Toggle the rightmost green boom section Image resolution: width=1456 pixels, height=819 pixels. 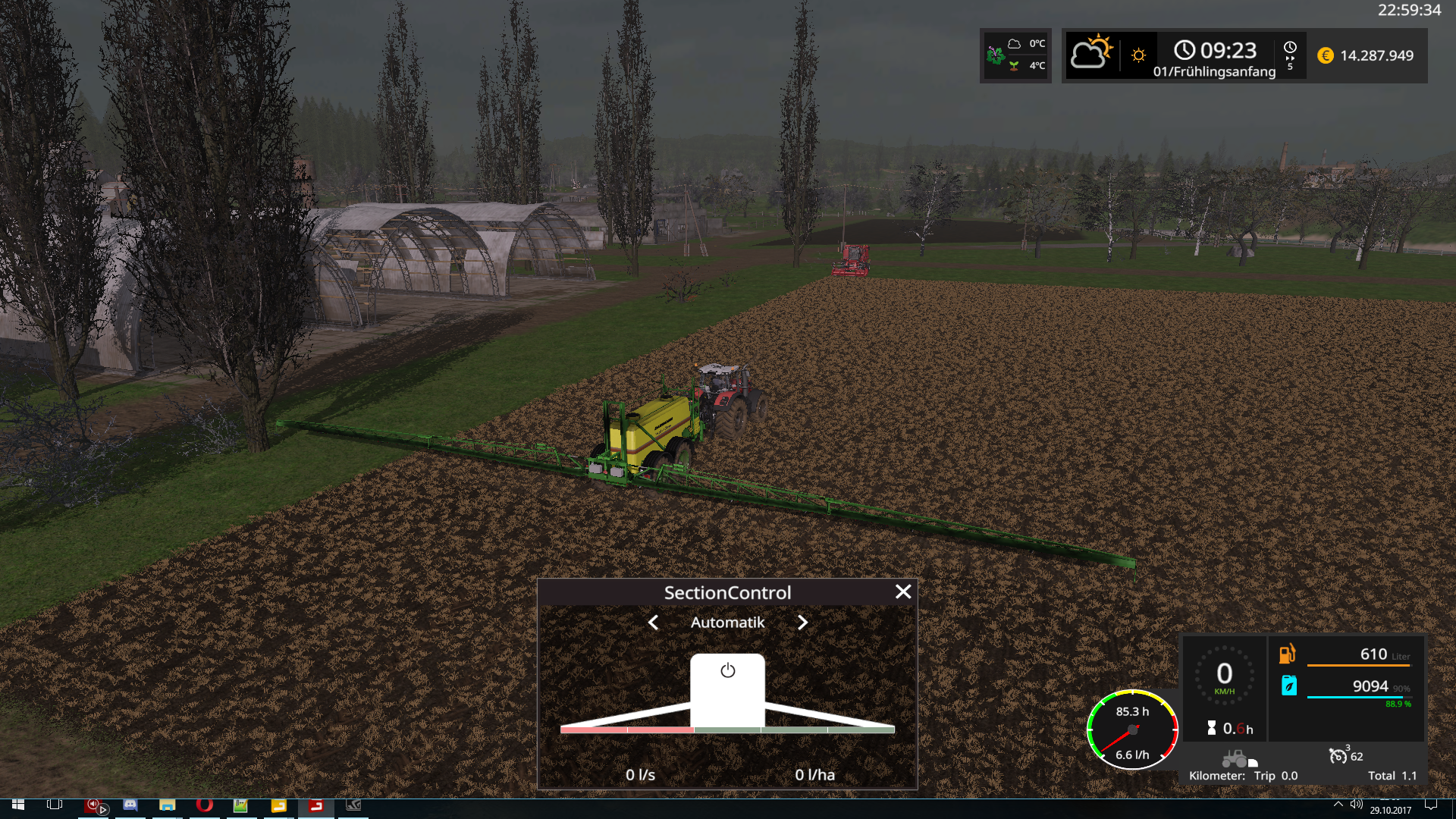tap(861, 730)
